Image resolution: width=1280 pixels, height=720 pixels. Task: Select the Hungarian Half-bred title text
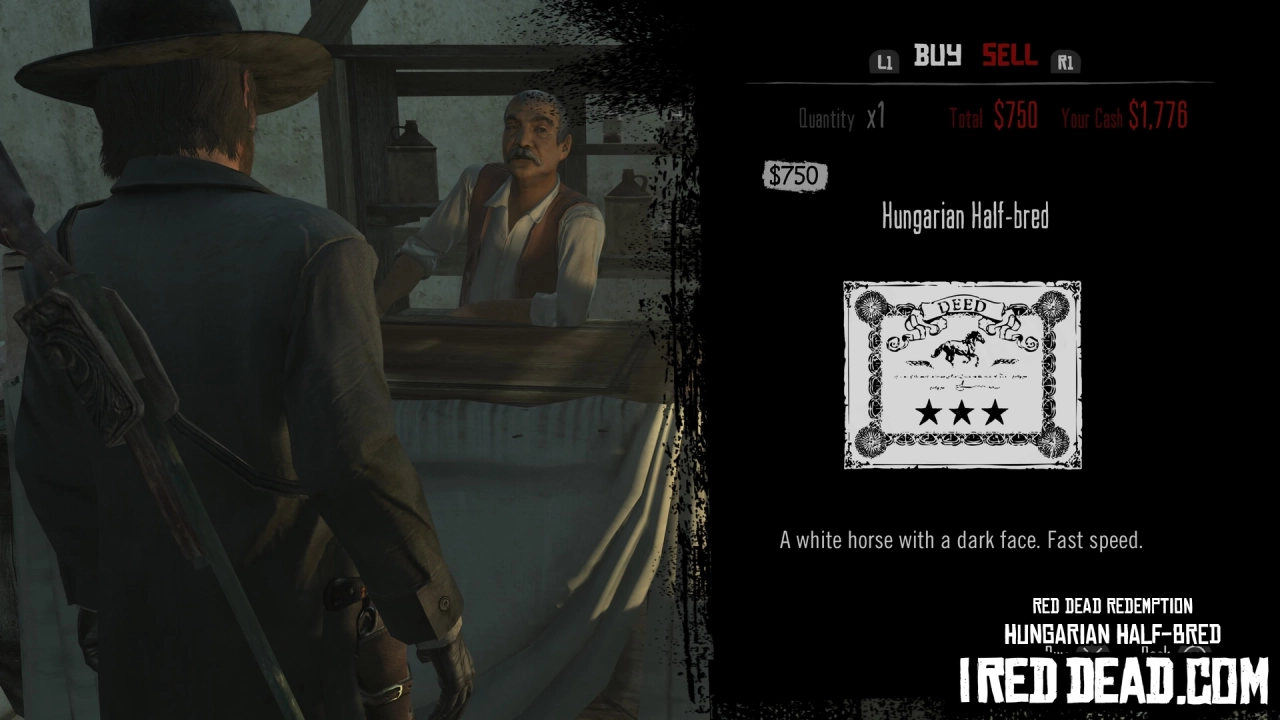click(x=965, y=216)
